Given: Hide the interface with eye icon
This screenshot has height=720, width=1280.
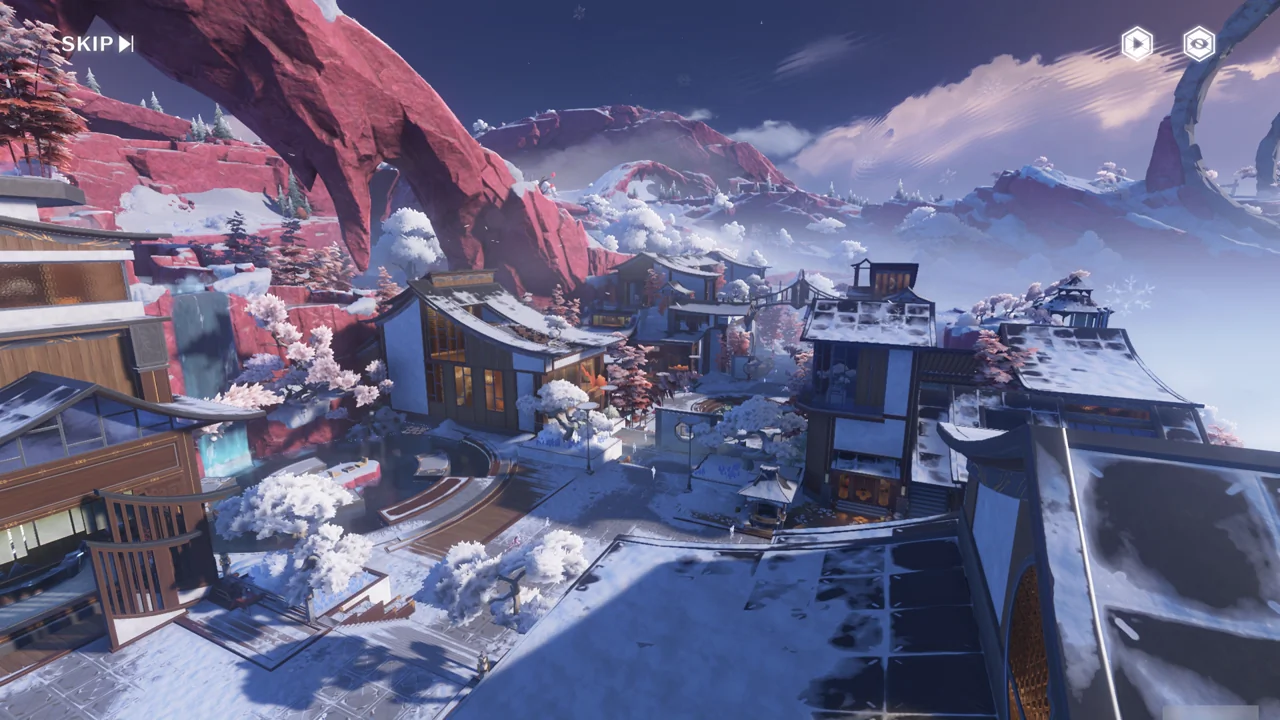Looking at the screenshot, I should [x=1199, y=44].
